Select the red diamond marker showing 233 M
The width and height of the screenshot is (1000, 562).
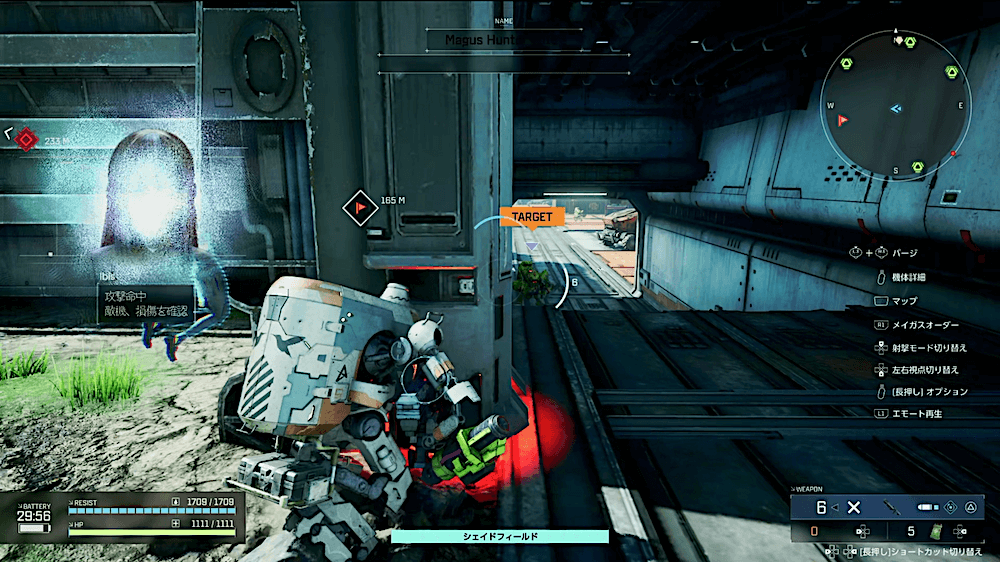(x=27, y=140)
